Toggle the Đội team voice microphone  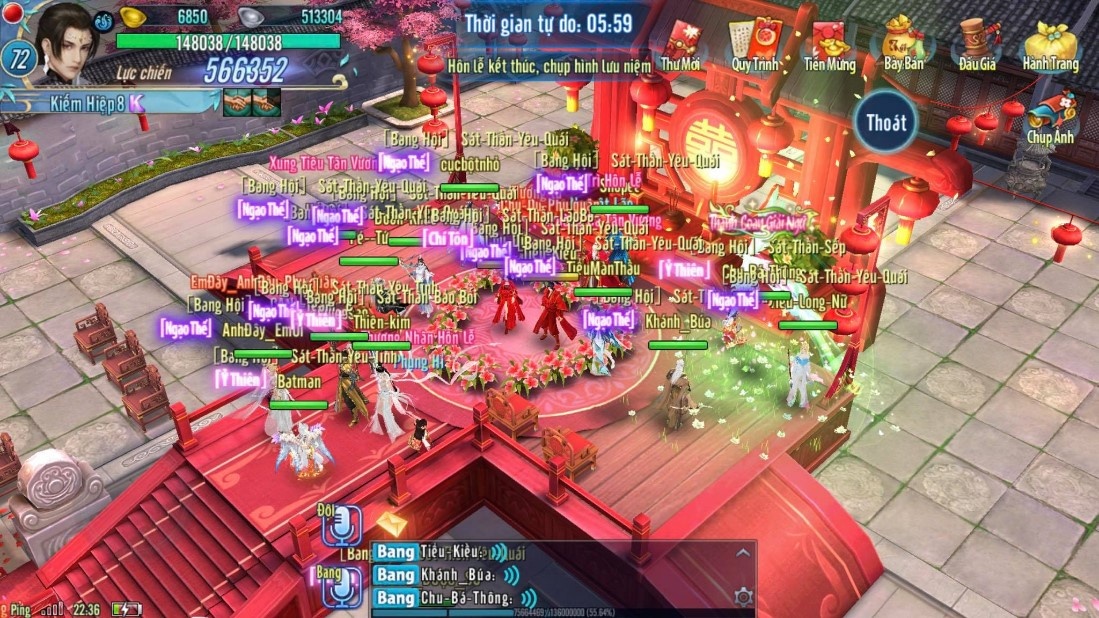pos(342,525)
